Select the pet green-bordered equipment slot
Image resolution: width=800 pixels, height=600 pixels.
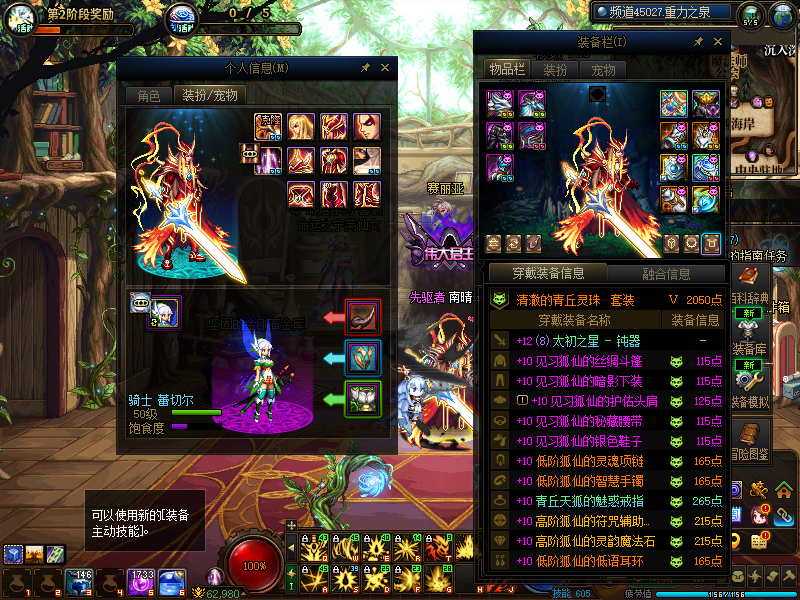(x=363, y=398)
